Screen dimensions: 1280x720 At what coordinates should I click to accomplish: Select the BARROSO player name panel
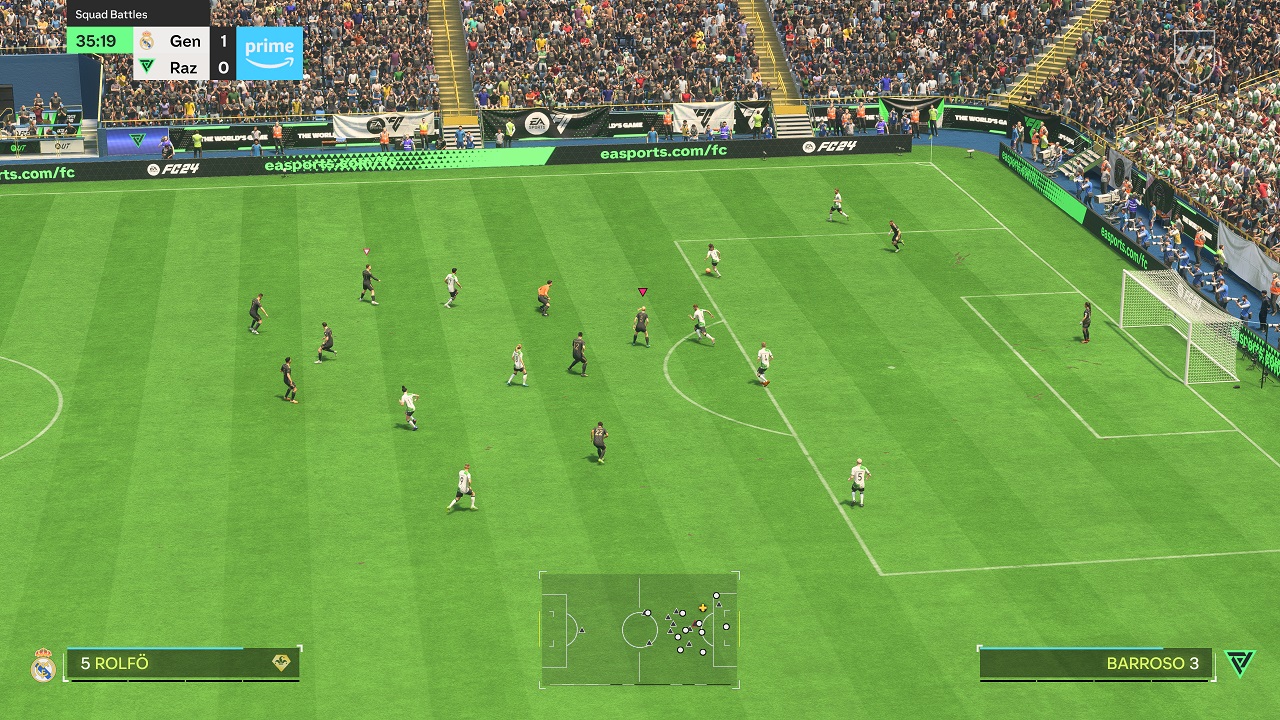click(1095, 663)
